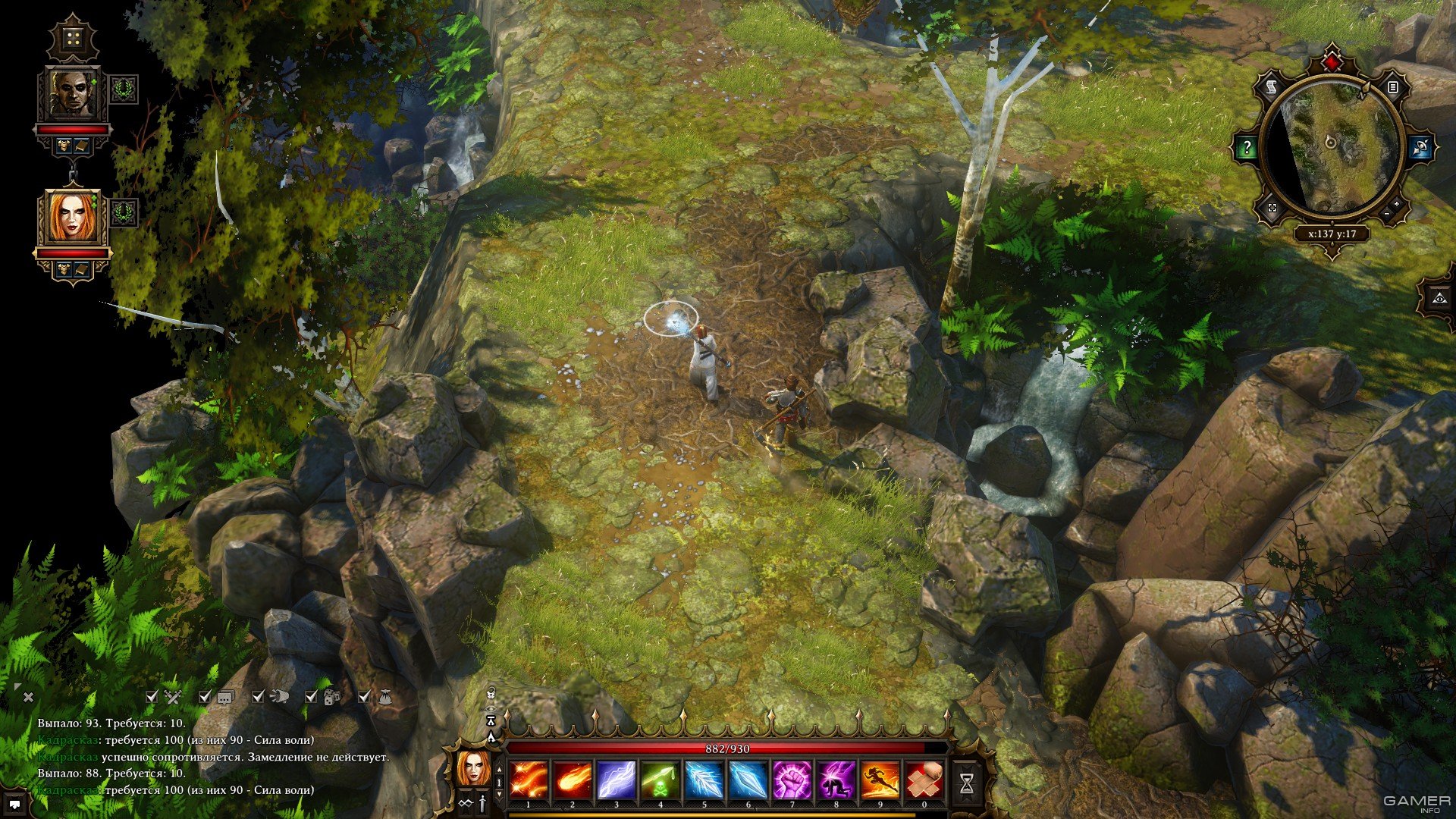Cast the fiery sparks skill in slot 1
The image size is (1456, 819).
(x=529, y=780)
